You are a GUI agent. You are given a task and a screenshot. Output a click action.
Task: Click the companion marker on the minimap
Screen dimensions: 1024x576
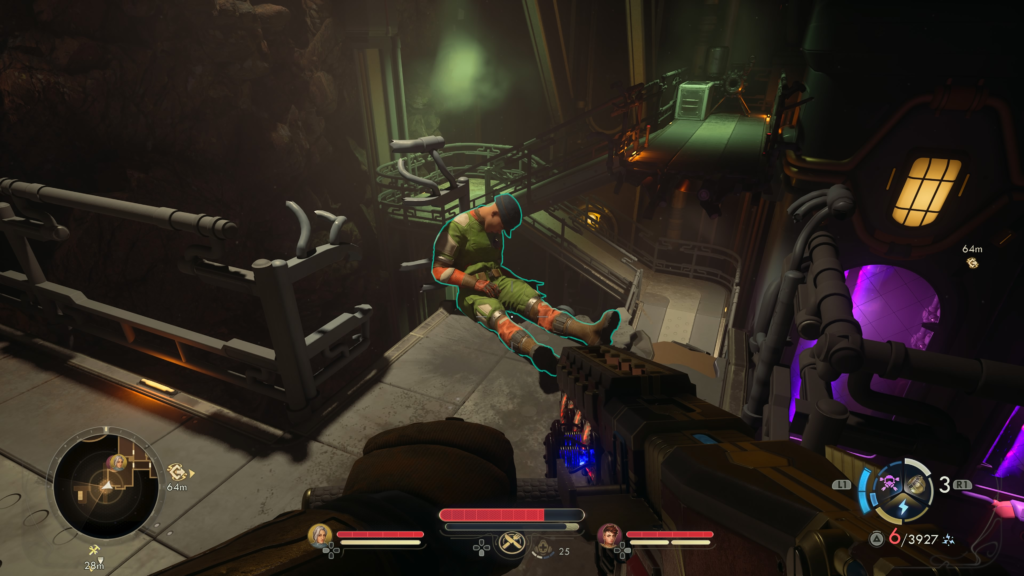coord(118,461)
